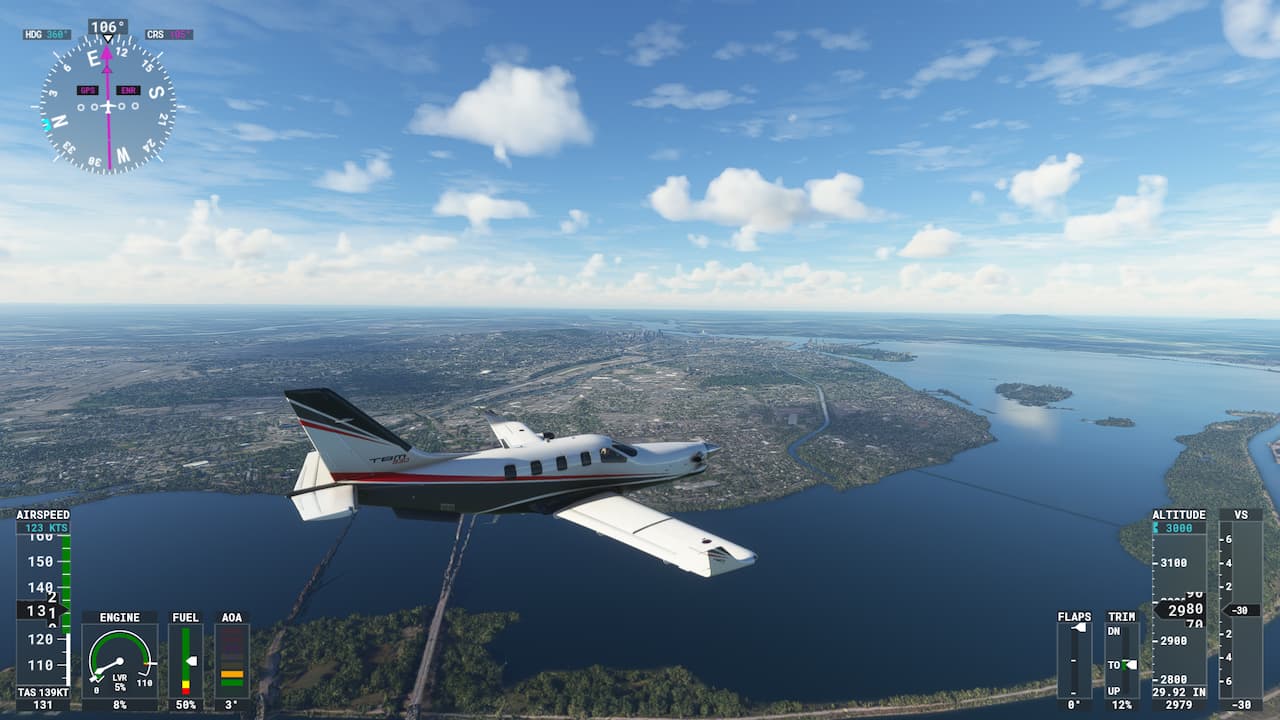Click the heading compass dial
This screenshot has width=1280, height=720.
point(108,106)
